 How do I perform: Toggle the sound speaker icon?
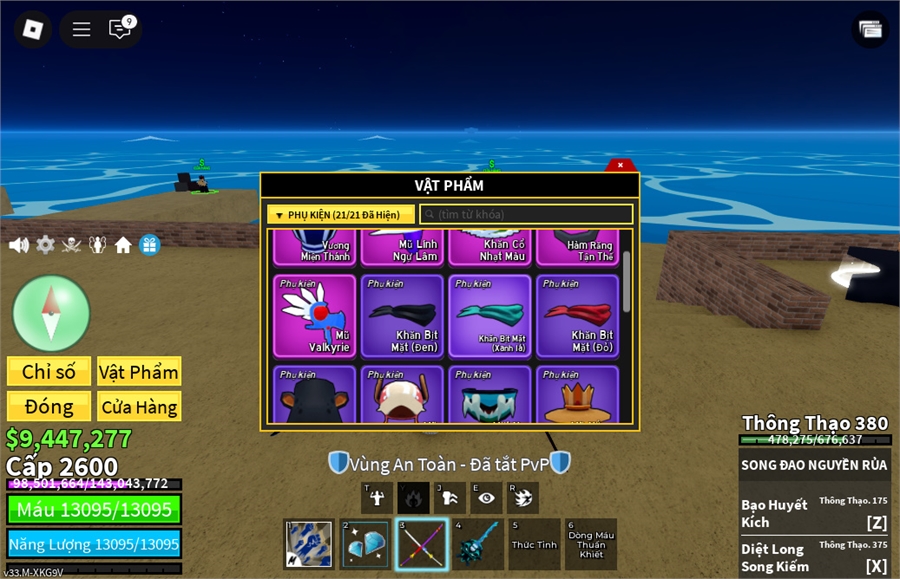pos(18,245)
